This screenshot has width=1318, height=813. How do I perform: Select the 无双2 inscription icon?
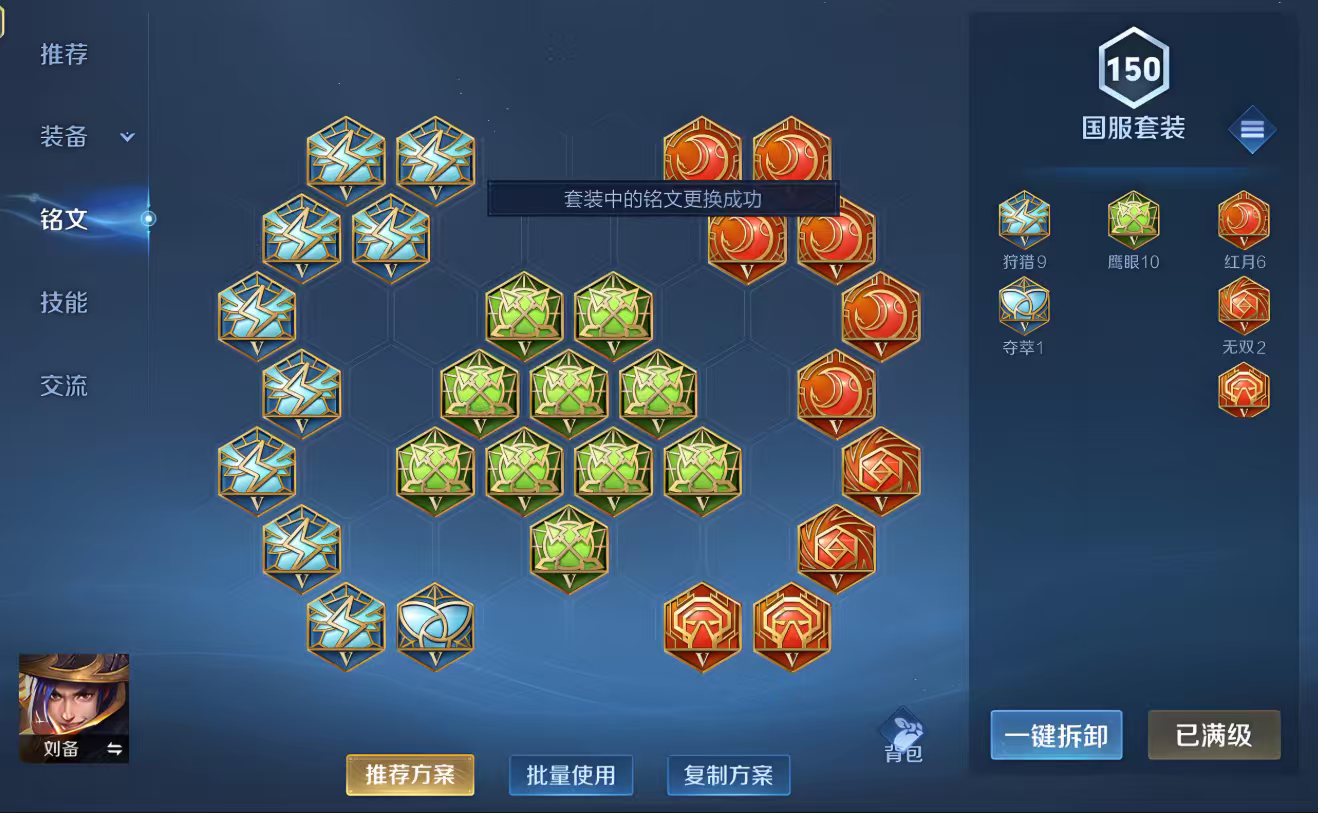(x=1243, y=305)
